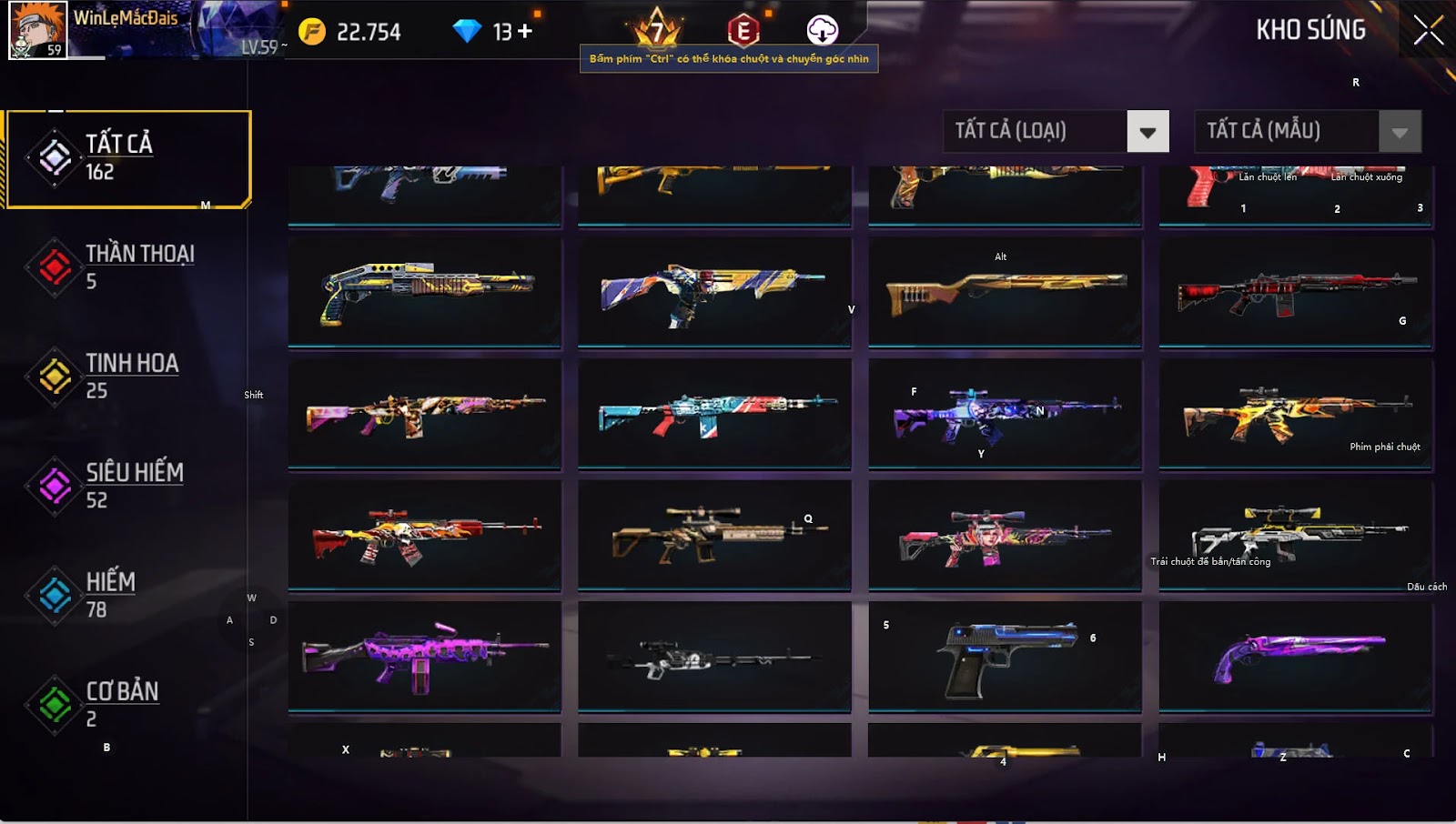Open the Tất Cả (Mẫu) model dropdown

[1400, 132]
